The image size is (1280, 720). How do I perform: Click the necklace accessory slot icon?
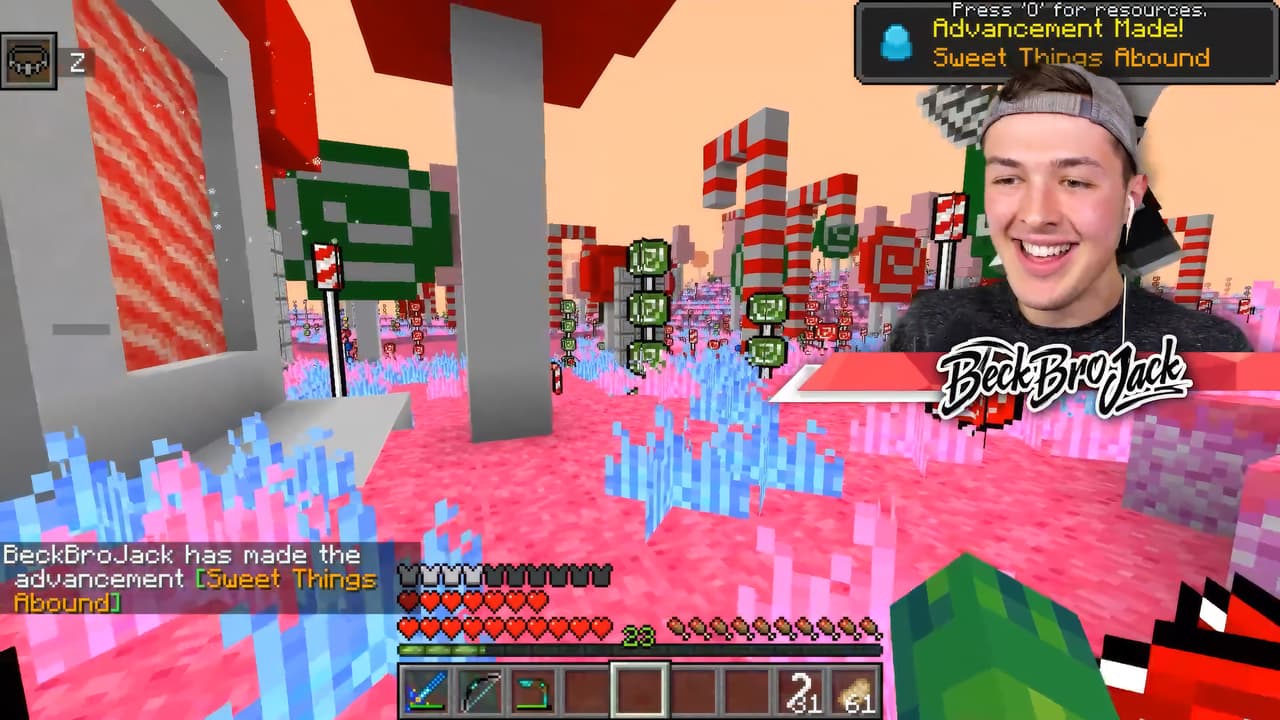(x=27, y=62)
